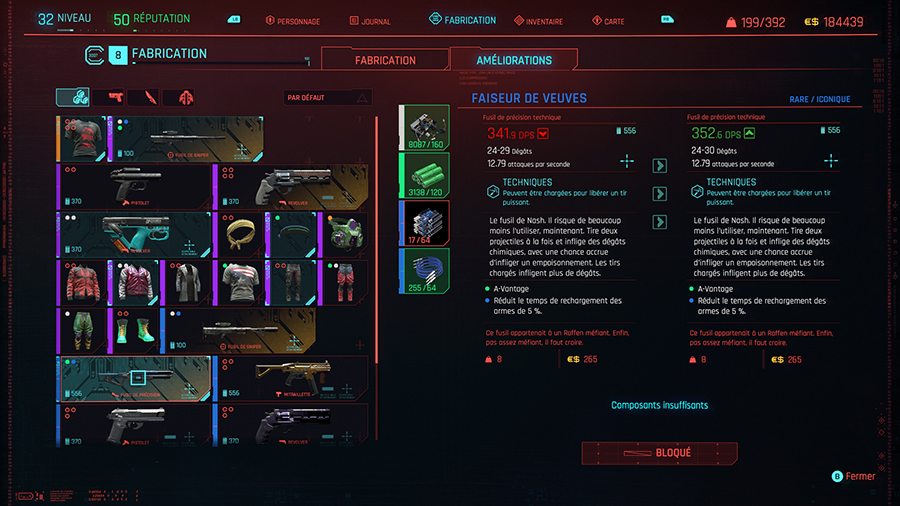The image size is (900, 506).
Task: Pick the yellow bandana item slot
Action: [240, 234]
